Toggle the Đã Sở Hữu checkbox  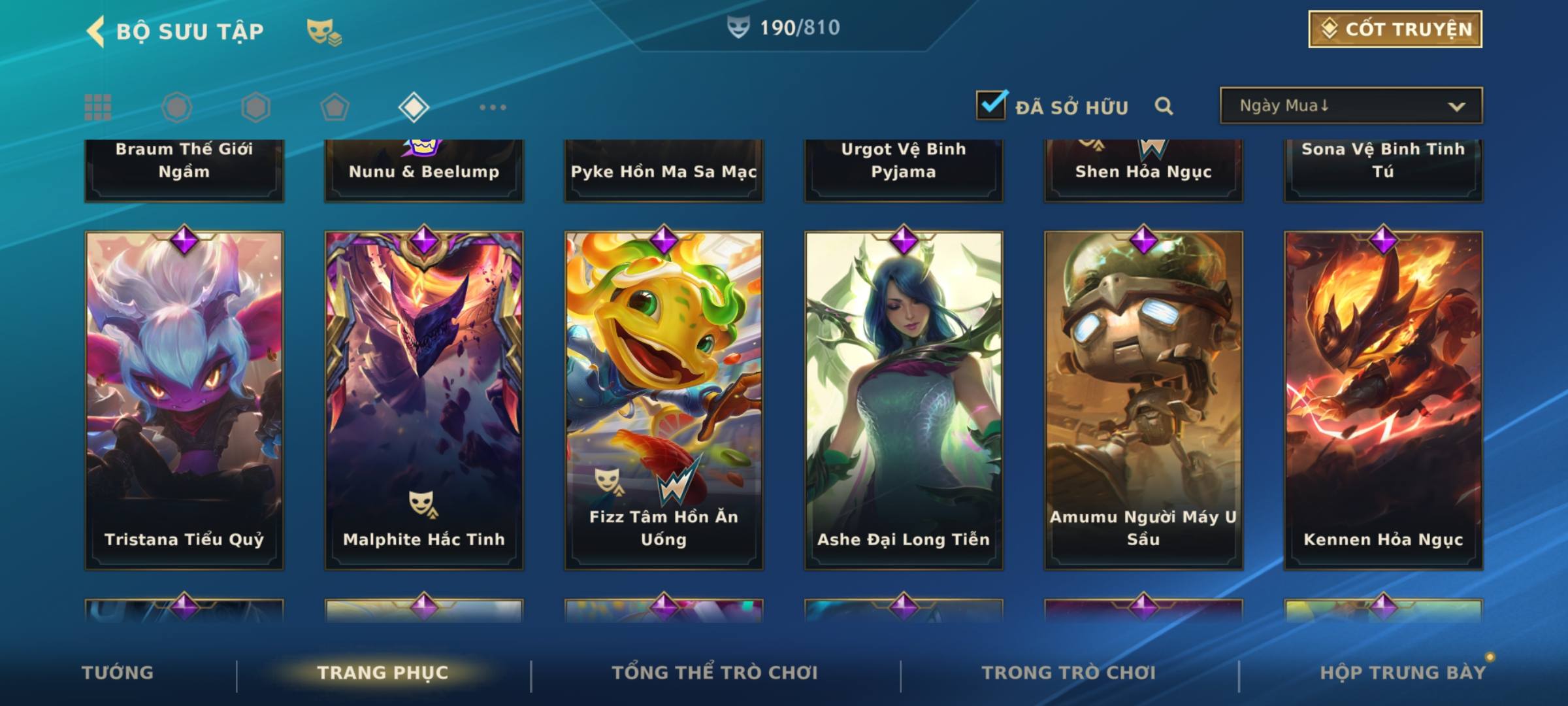[991, 105]
